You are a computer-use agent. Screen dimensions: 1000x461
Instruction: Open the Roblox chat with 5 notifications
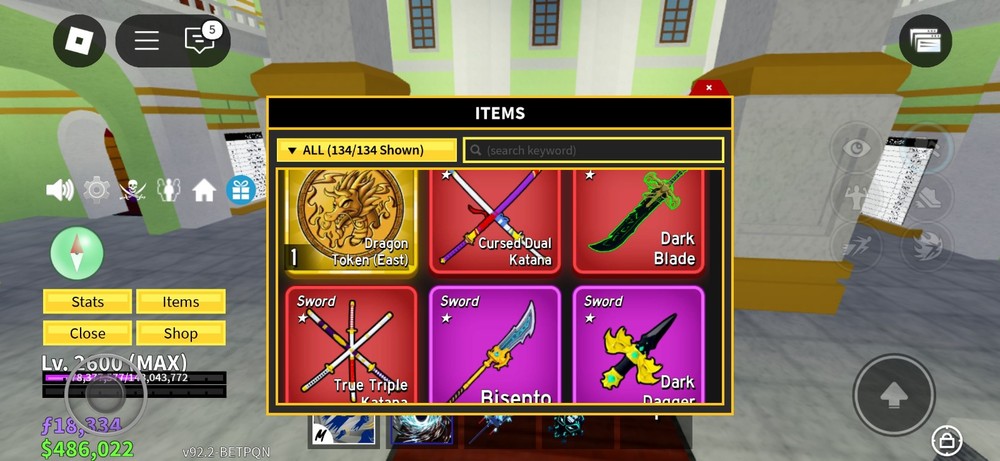click(x=200, y=40)
